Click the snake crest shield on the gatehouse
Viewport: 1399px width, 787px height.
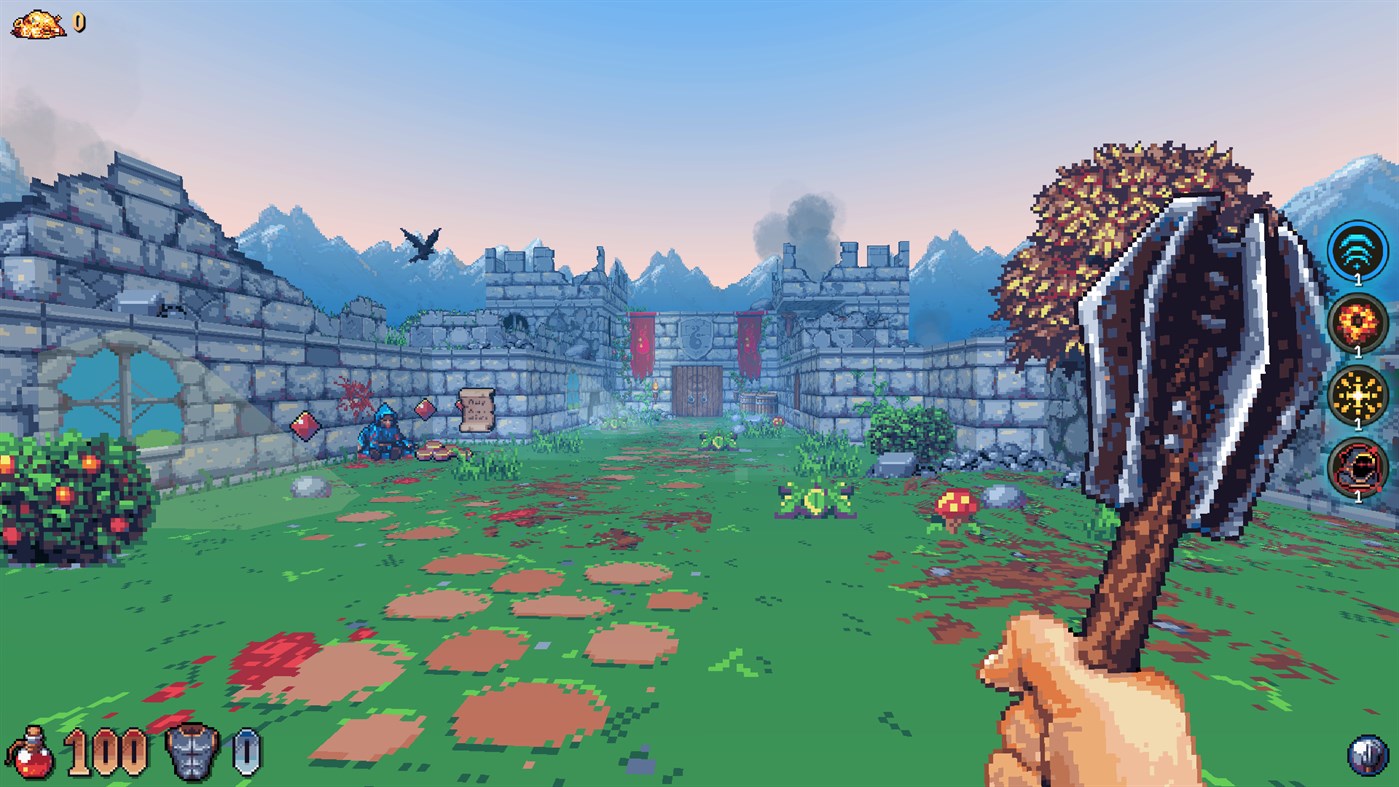click(695, 338)
